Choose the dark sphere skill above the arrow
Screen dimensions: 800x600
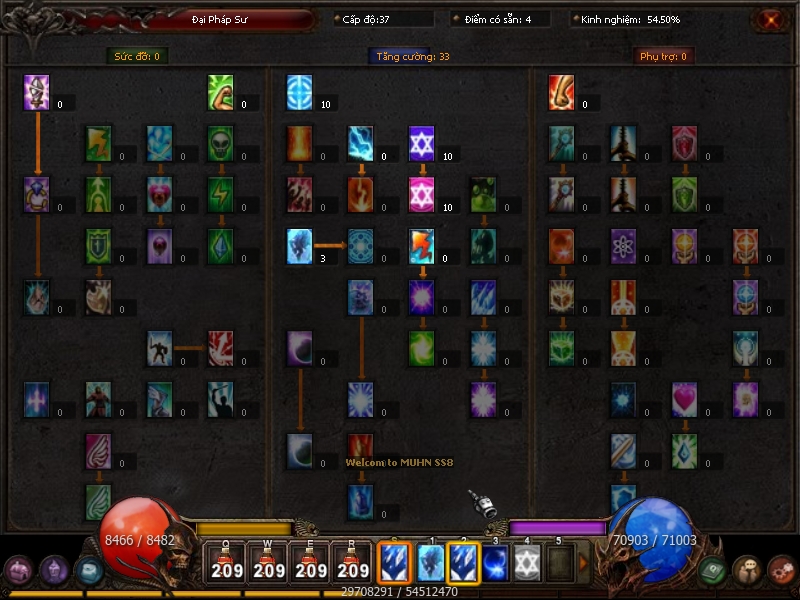[299, 347]
